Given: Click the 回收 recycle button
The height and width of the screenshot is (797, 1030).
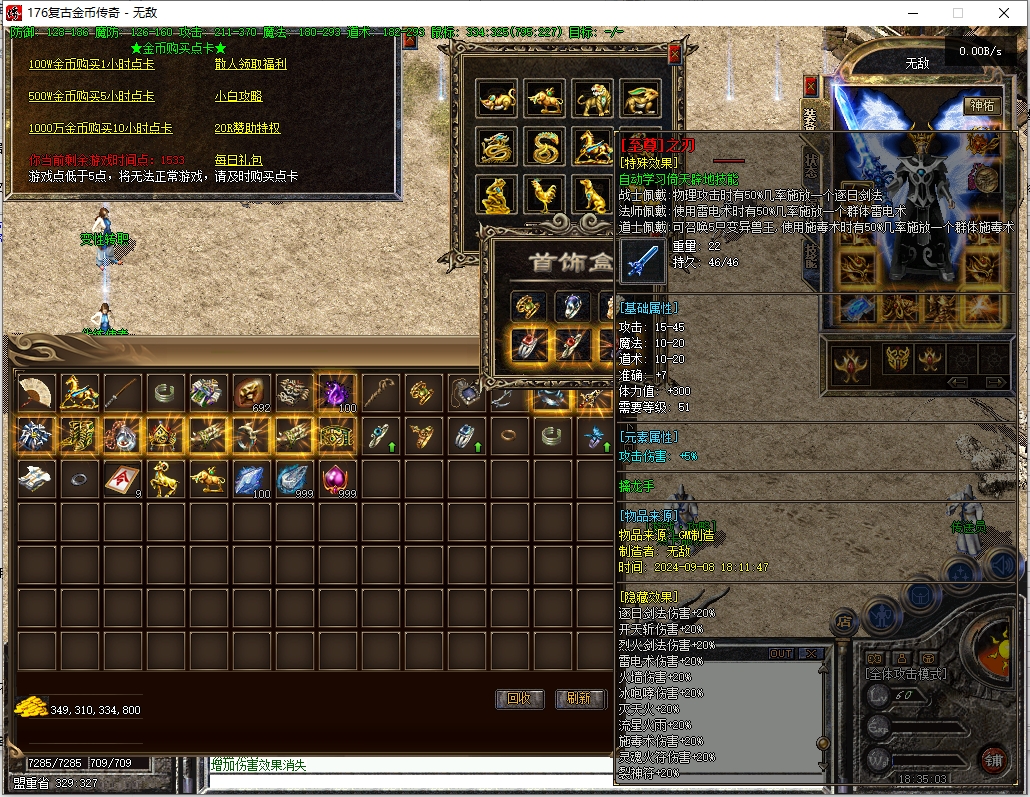Looking at the screenshot, I should click(520, 699).
